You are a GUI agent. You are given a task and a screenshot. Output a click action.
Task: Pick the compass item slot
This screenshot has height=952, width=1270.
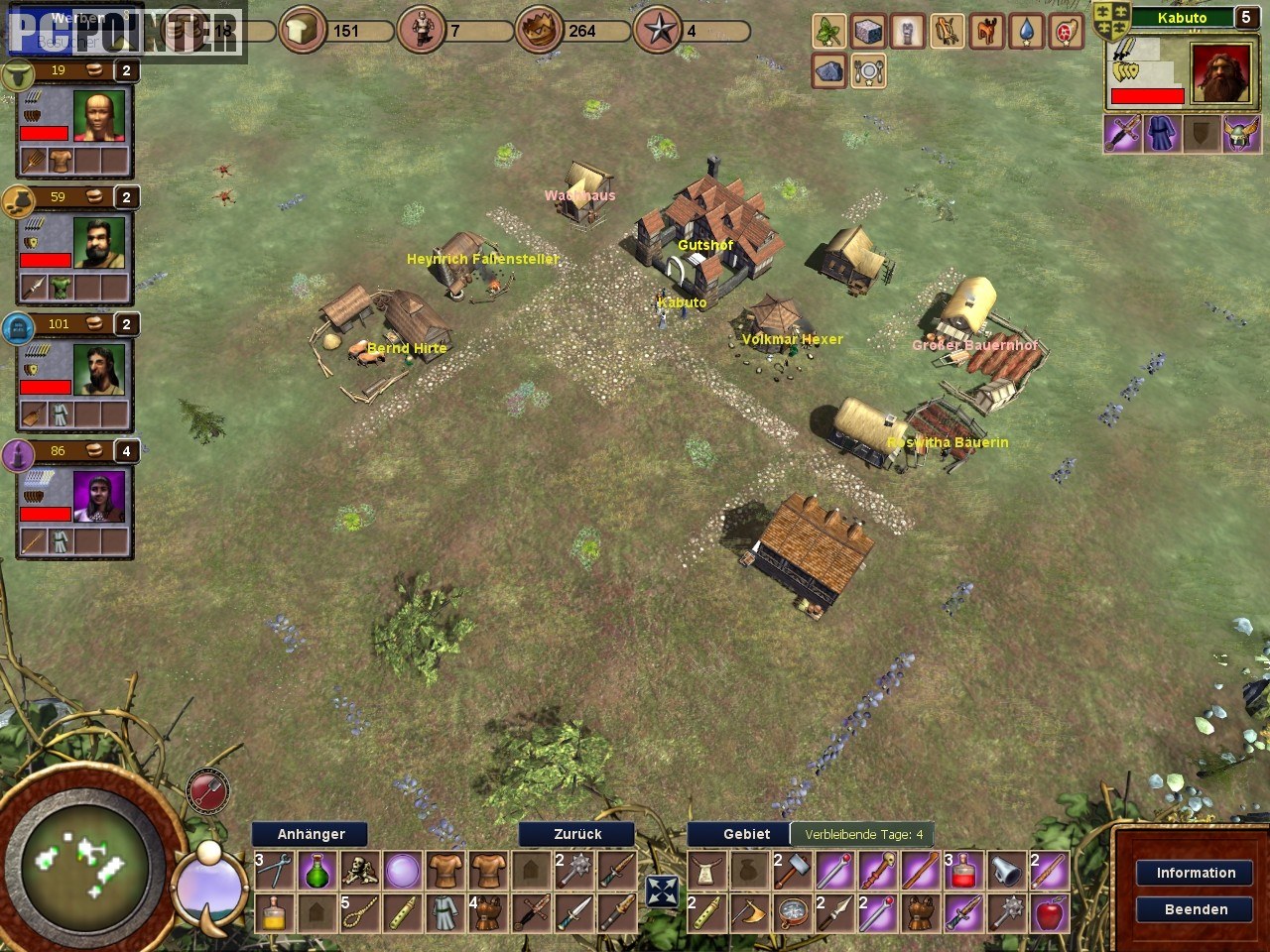pyautogui.click(x=792, y=912)
